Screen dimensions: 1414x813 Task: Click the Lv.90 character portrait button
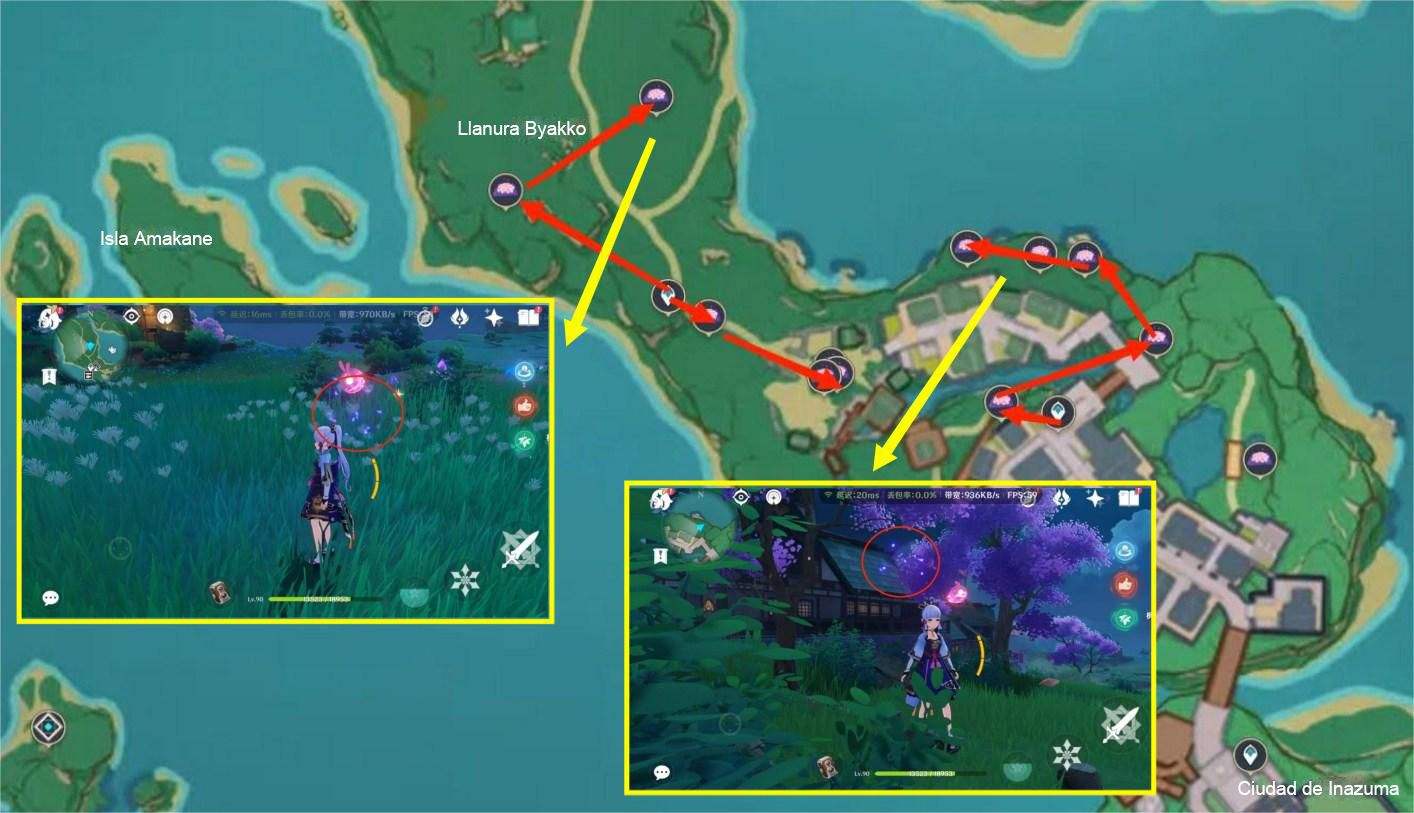tap(219, 593)
